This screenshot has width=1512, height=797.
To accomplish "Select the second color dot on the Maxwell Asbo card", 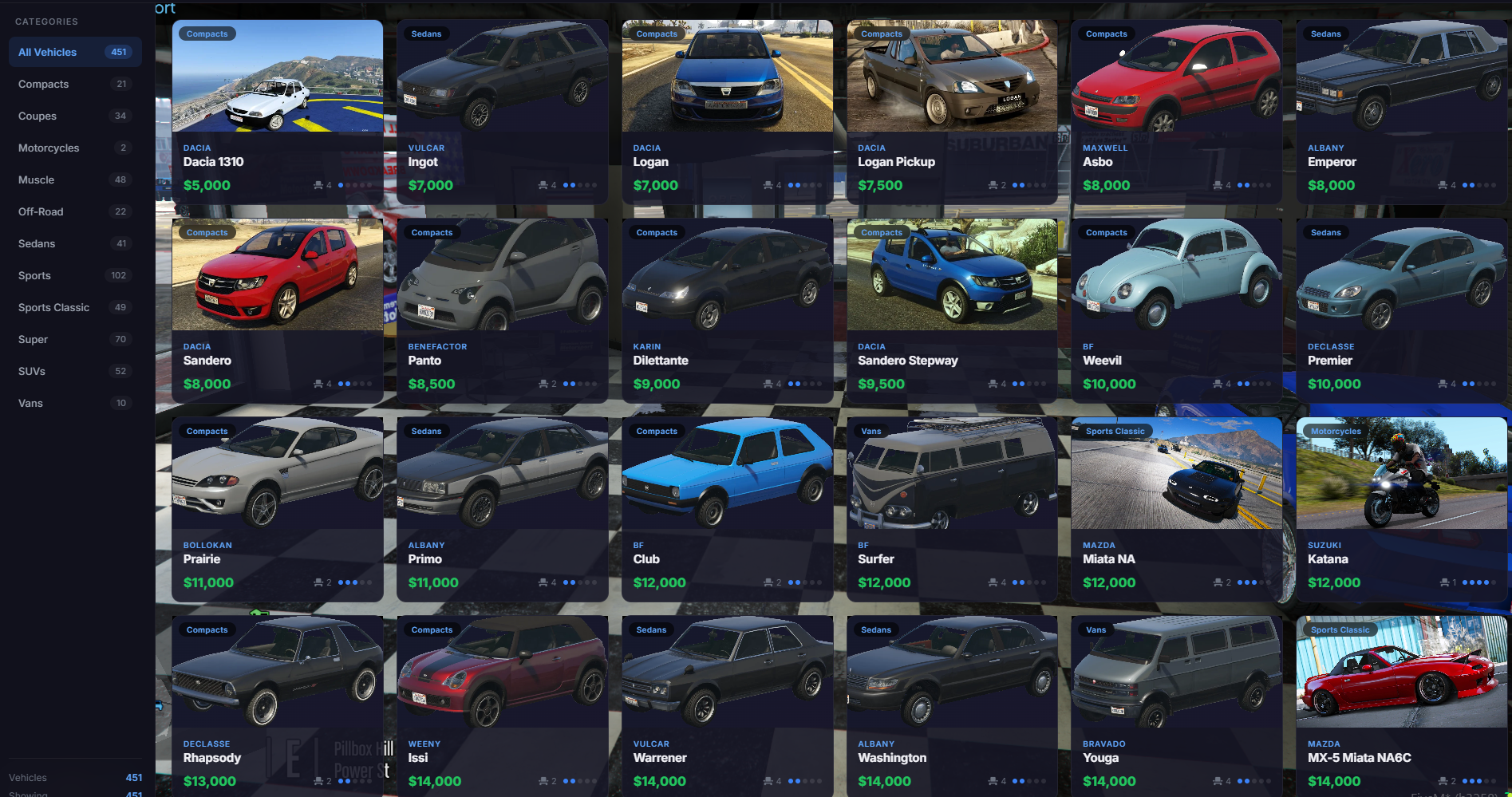I will pyautogui.click(x=1247, y=185).
